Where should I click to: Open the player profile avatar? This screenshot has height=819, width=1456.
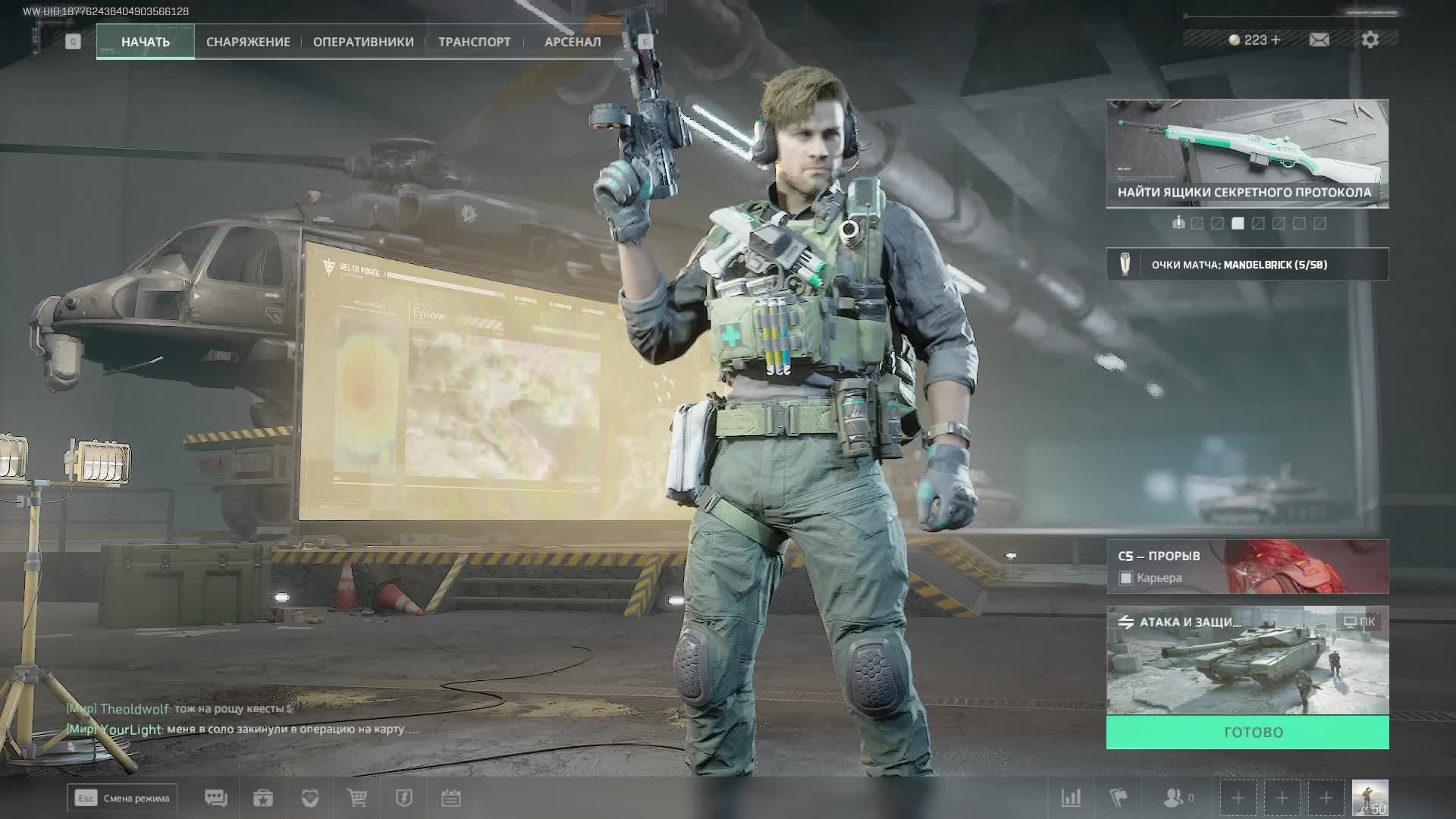click(1370, 798)
